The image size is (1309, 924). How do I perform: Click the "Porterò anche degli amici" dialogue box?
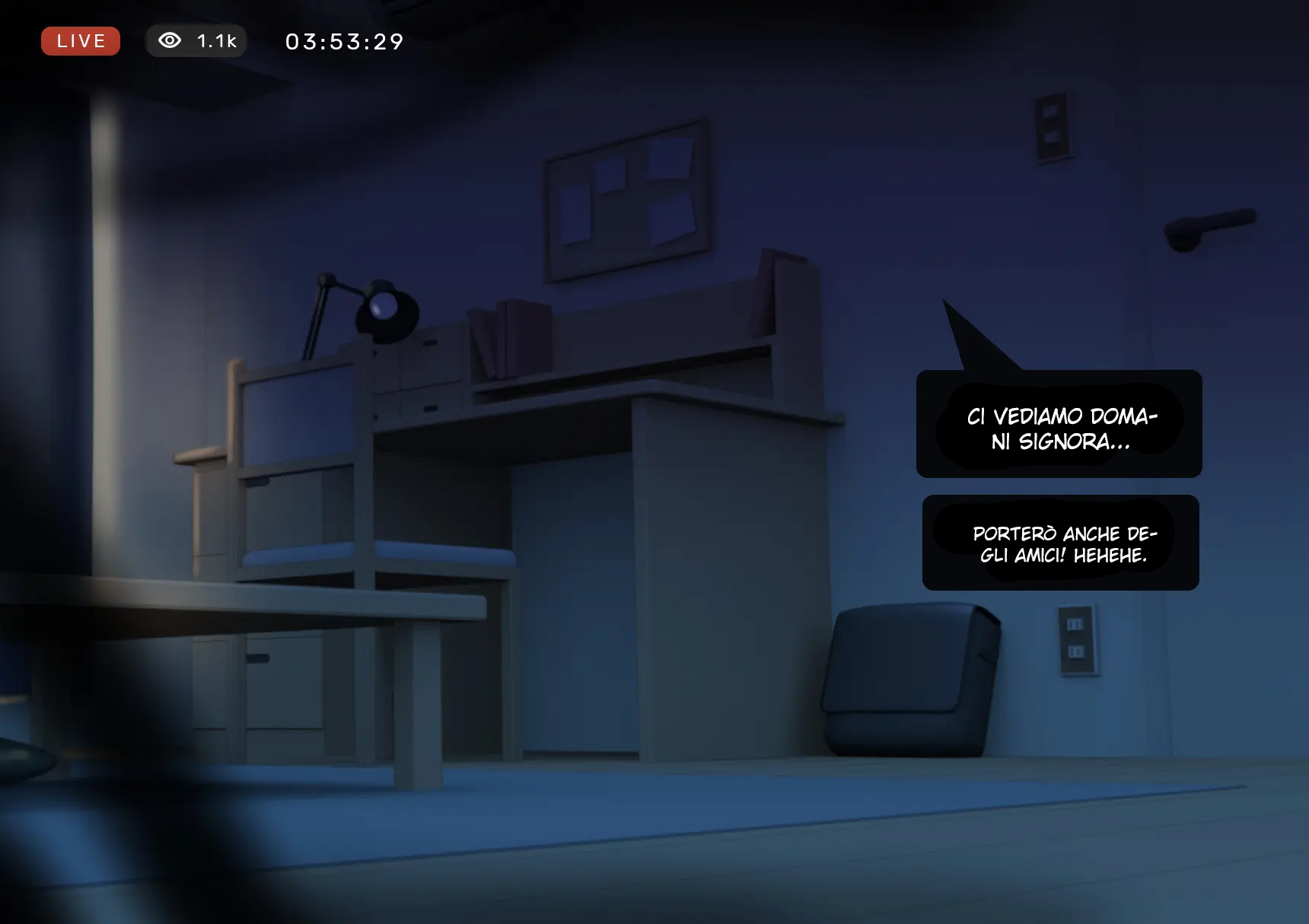[x=1060, y=543]
